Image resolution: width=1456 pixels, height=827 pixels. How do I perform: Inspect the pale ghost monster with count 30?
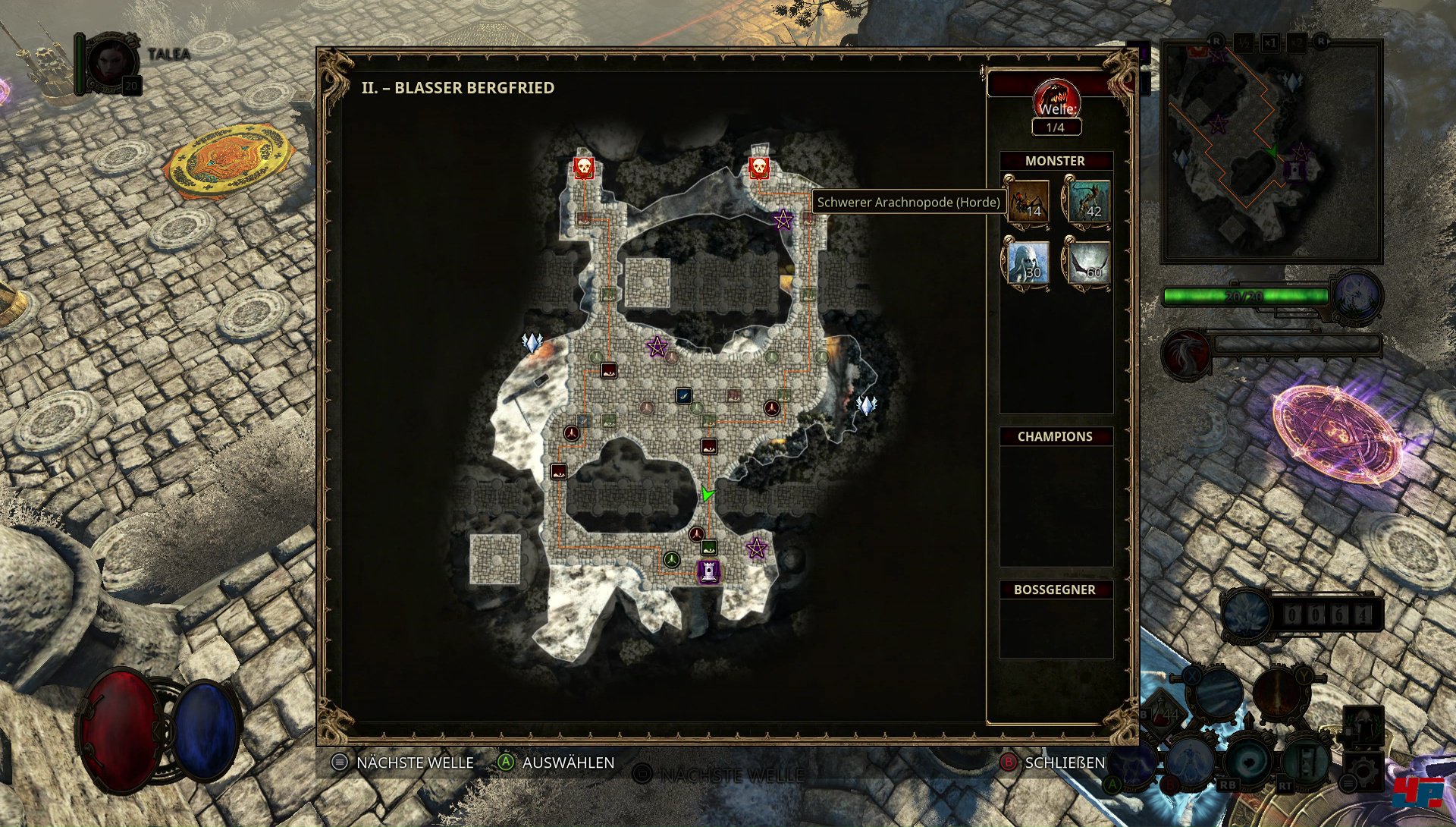(1028, 263)
